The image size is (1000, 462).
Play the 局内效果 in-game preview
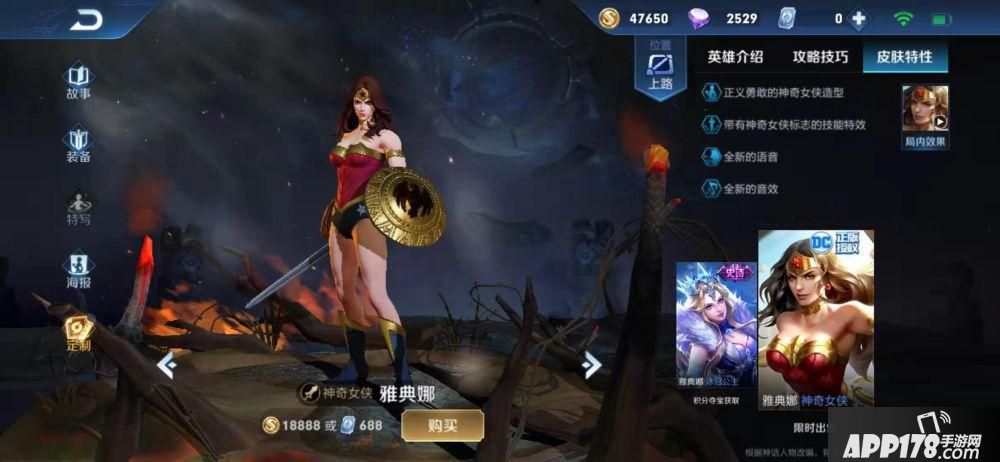[x=925, y=115]
